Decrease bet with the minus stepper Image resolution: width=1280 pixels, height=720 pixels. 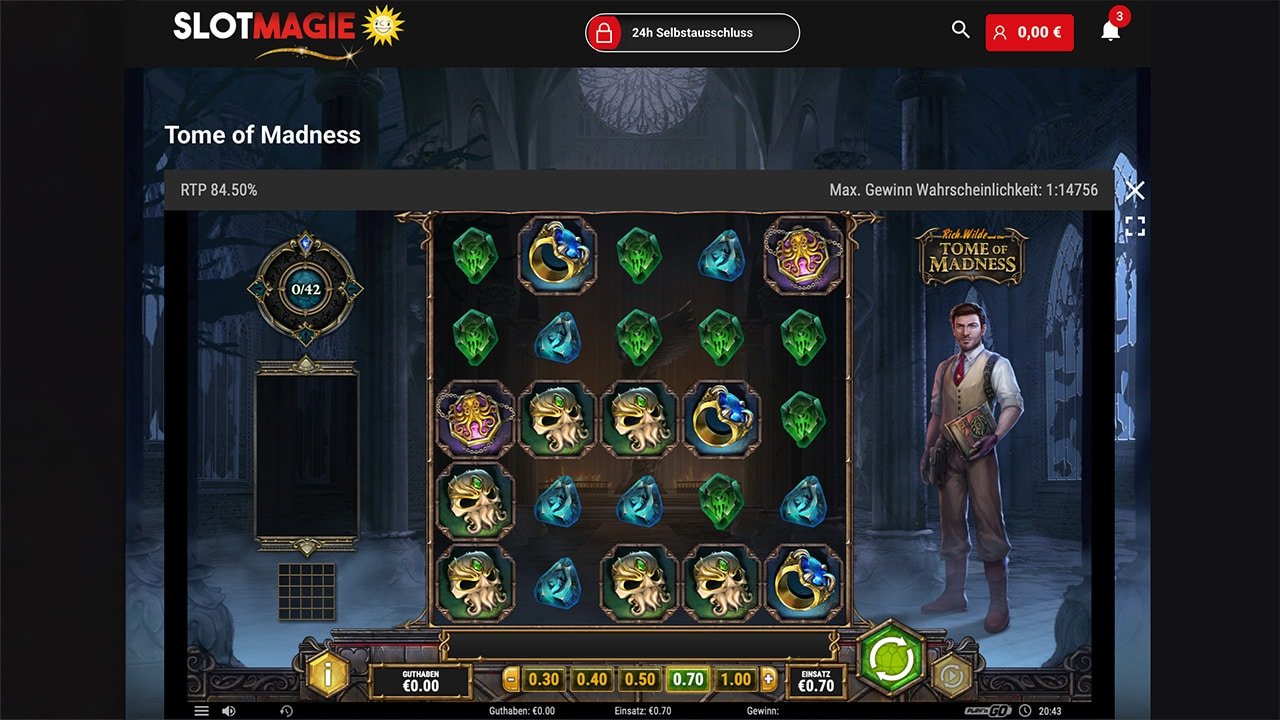pos(511,677)
